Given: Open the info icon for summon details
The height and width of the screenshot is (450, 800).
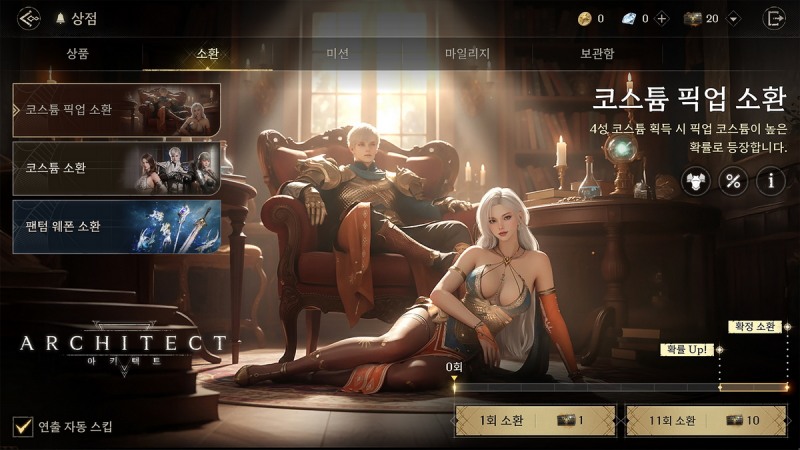Looking at the screenshot, I should (x=770, y=181).
